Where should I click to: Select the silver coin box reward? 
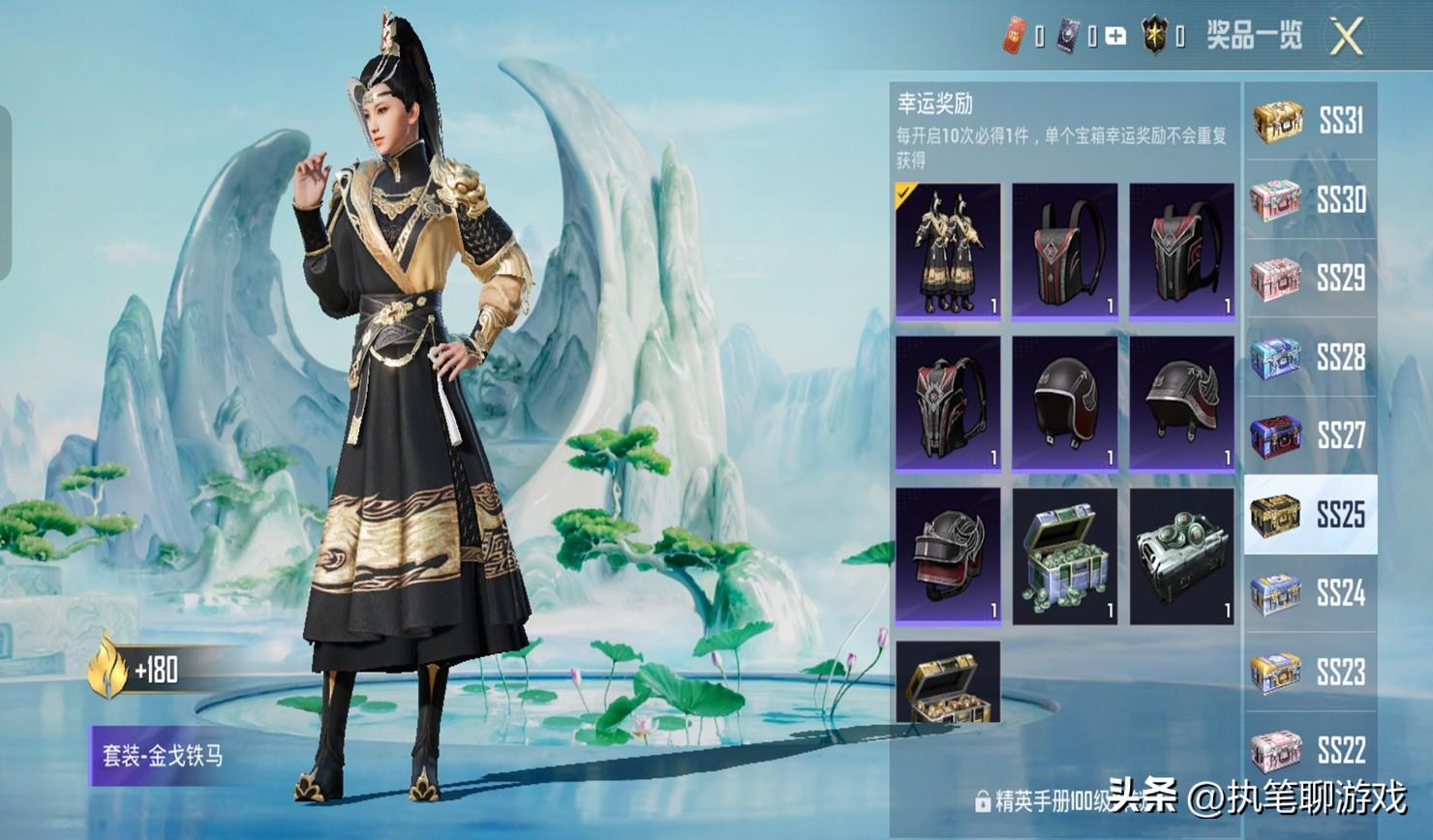[x=1181, y=555]
